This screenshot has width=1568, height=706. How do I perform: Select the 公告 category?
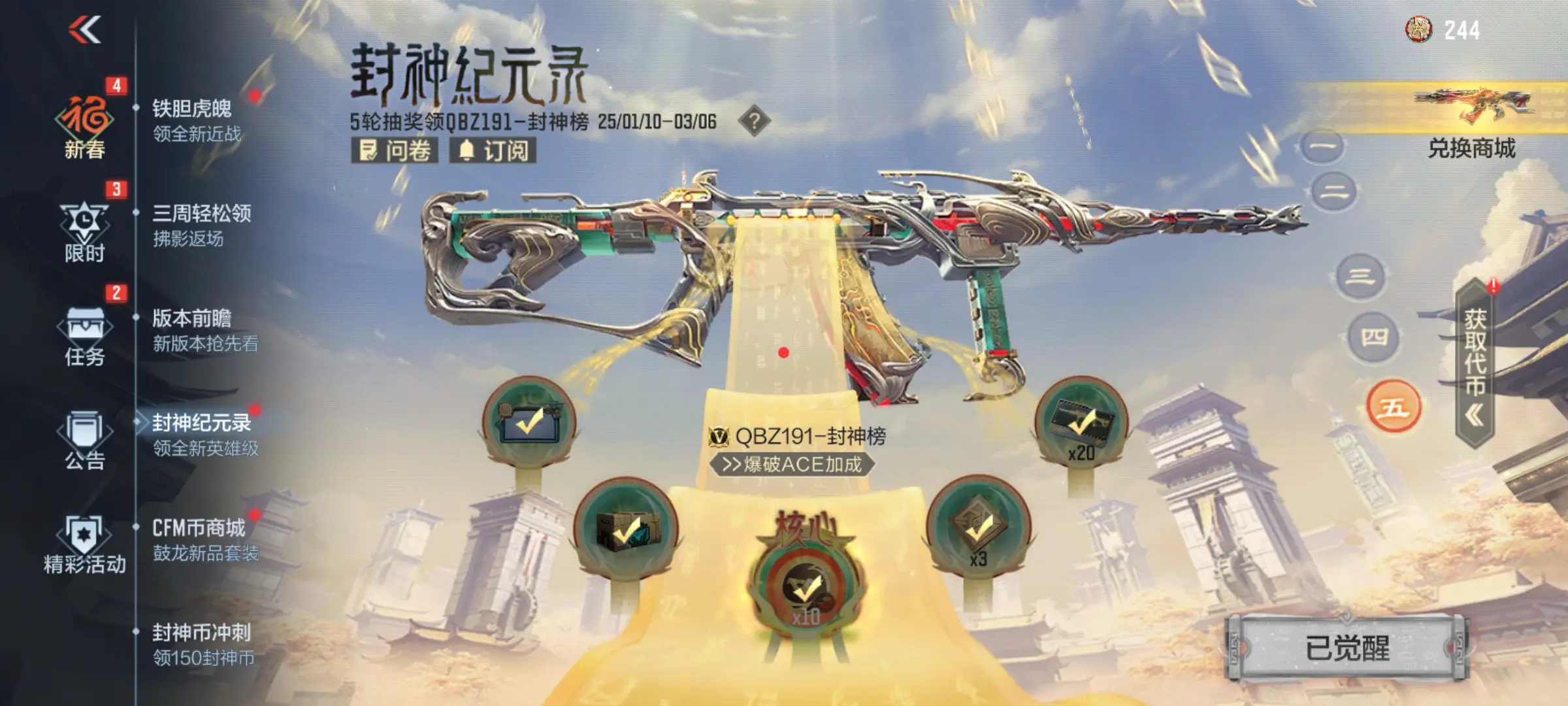[x=85, y=439]
